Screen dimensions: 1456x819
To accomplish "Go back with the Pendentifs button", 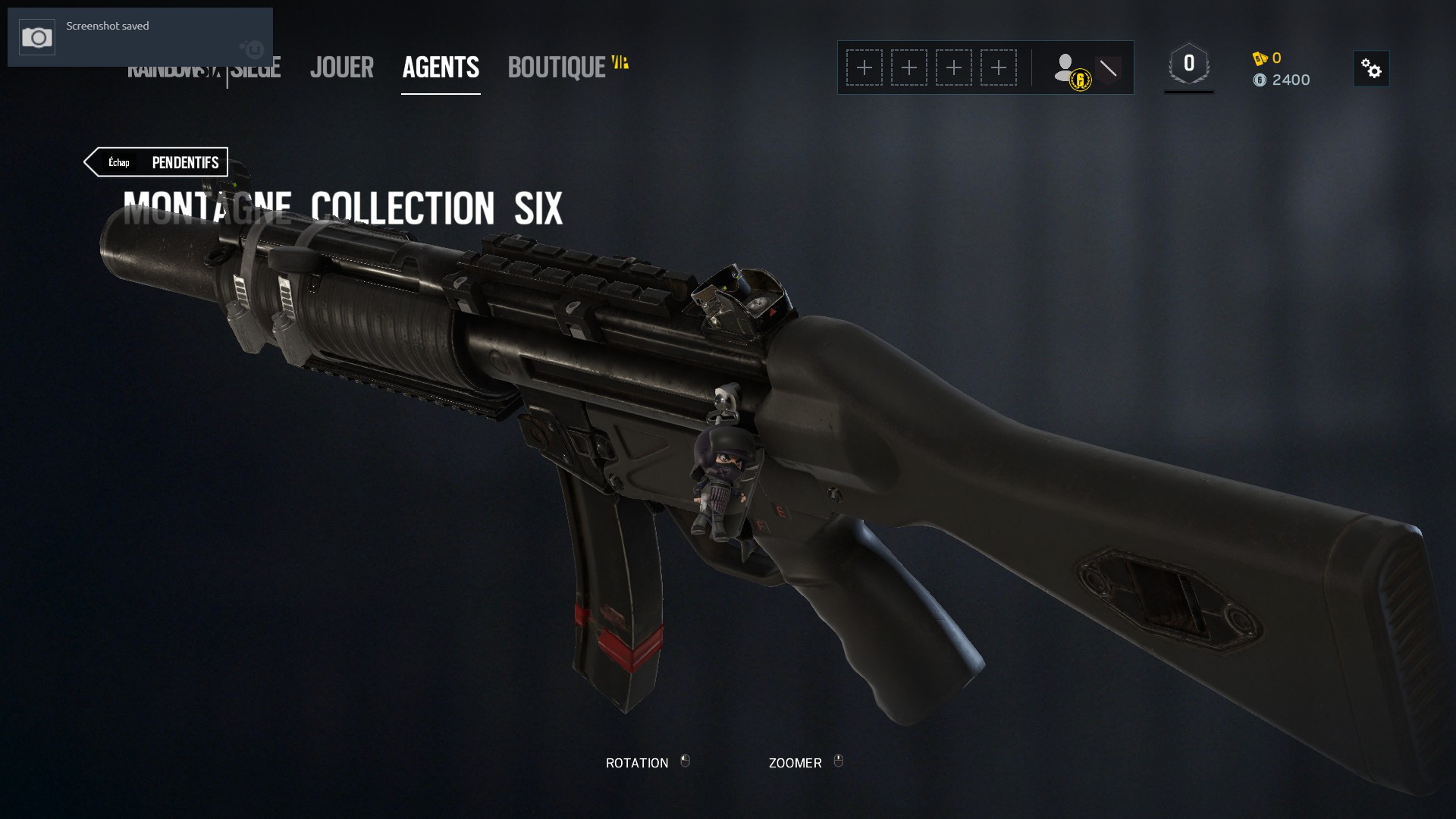I will (x=158, y=162).
